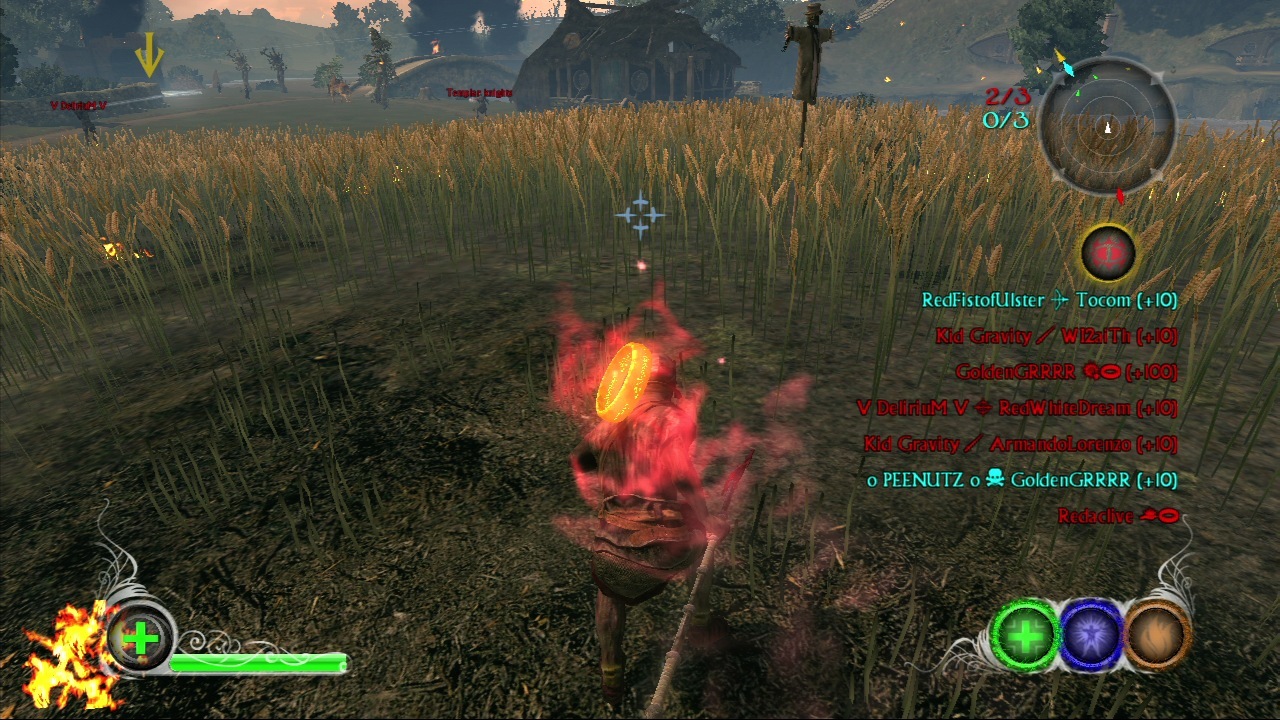Select the RedFistofUlster kill feed entry
This screenshot has height=720, width=1280.
click(x=1049, y=300)
